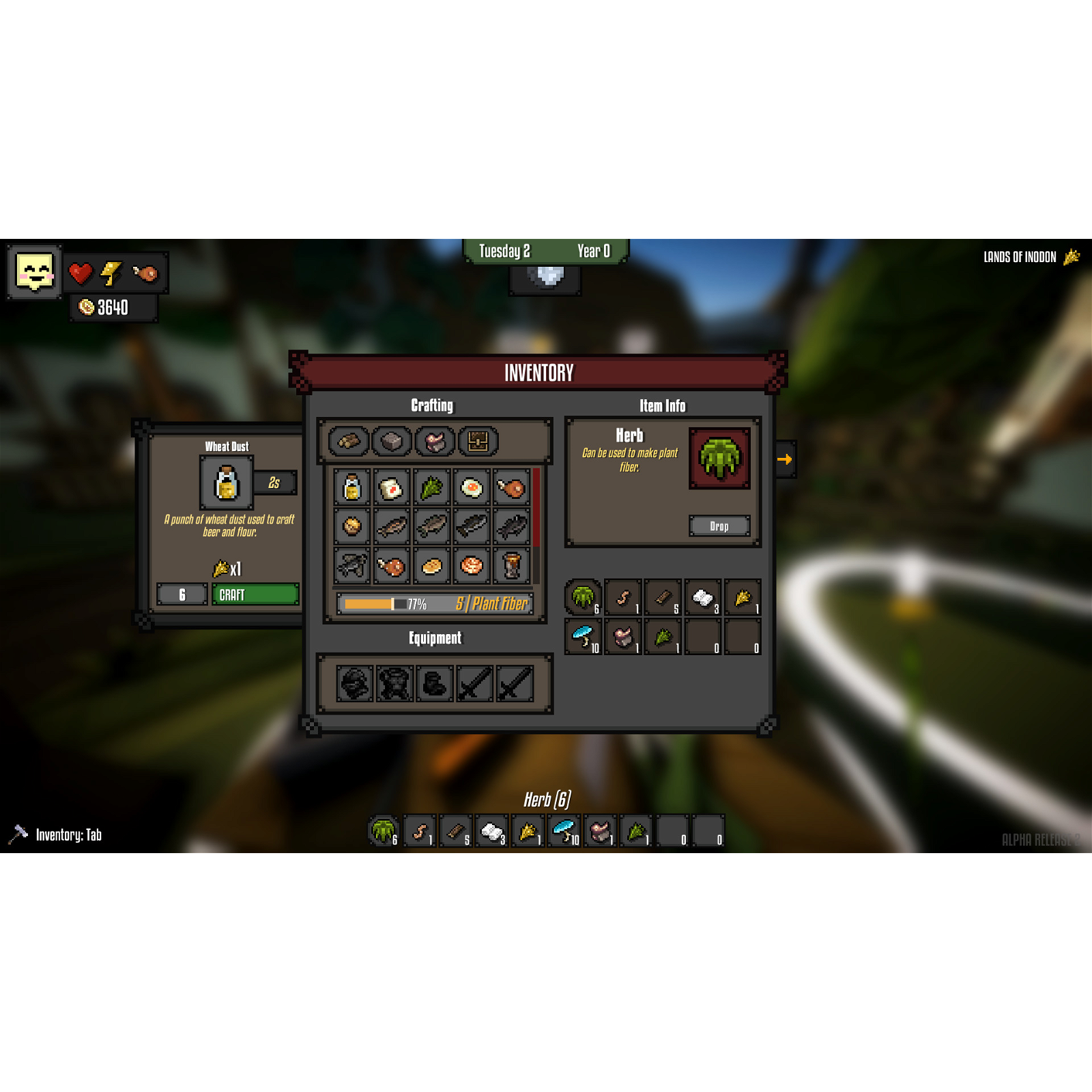Select the wood crafting category

pos(348,440)
